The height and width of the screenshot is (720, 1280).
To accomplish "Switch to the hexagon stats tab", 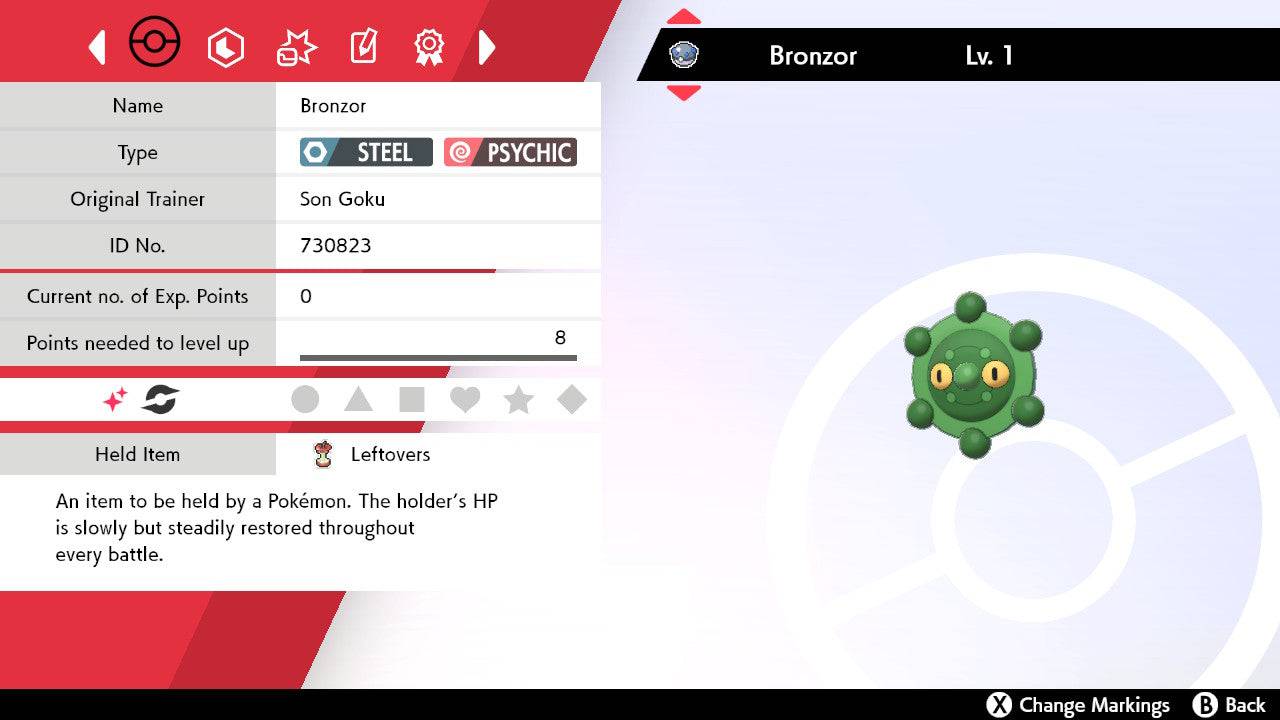I will pyautogui.click(x=225, y=47).
